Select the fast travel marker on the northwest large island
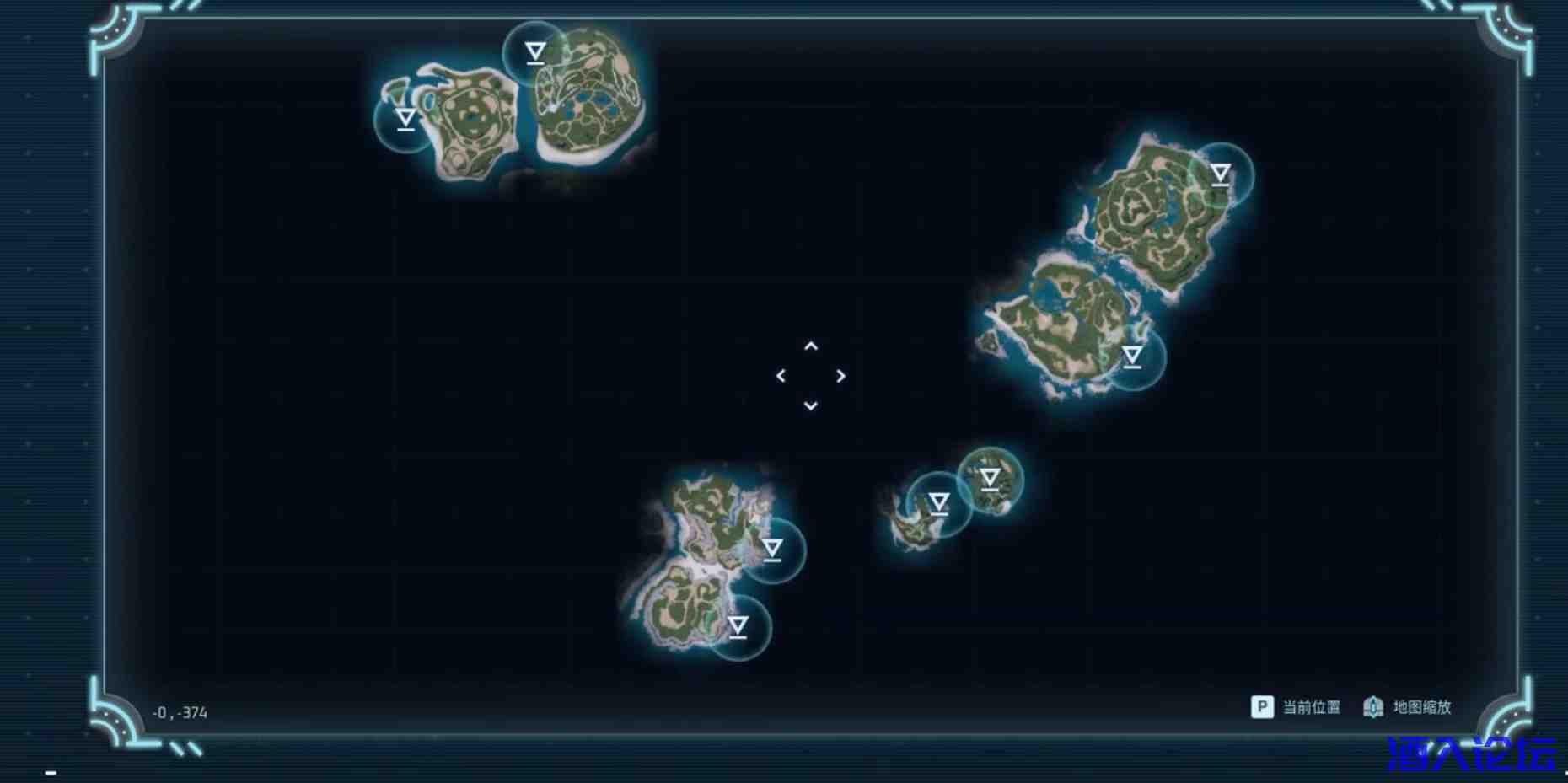The height and width of the screenshot is (783, 1568). (x=534, y=52)
